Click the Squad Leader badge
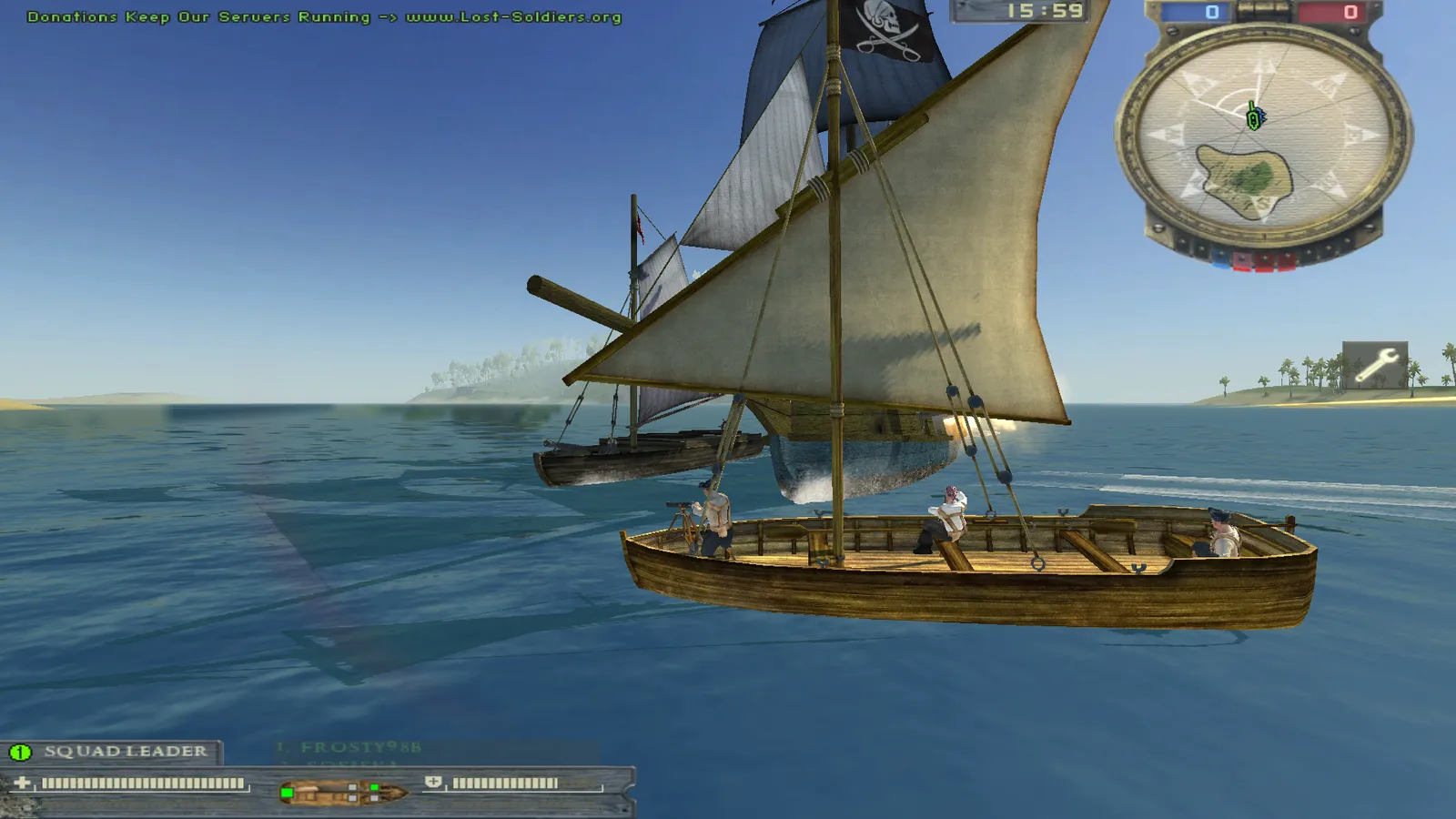Viewport: 1456px width, 819px height. pos(111,752)
